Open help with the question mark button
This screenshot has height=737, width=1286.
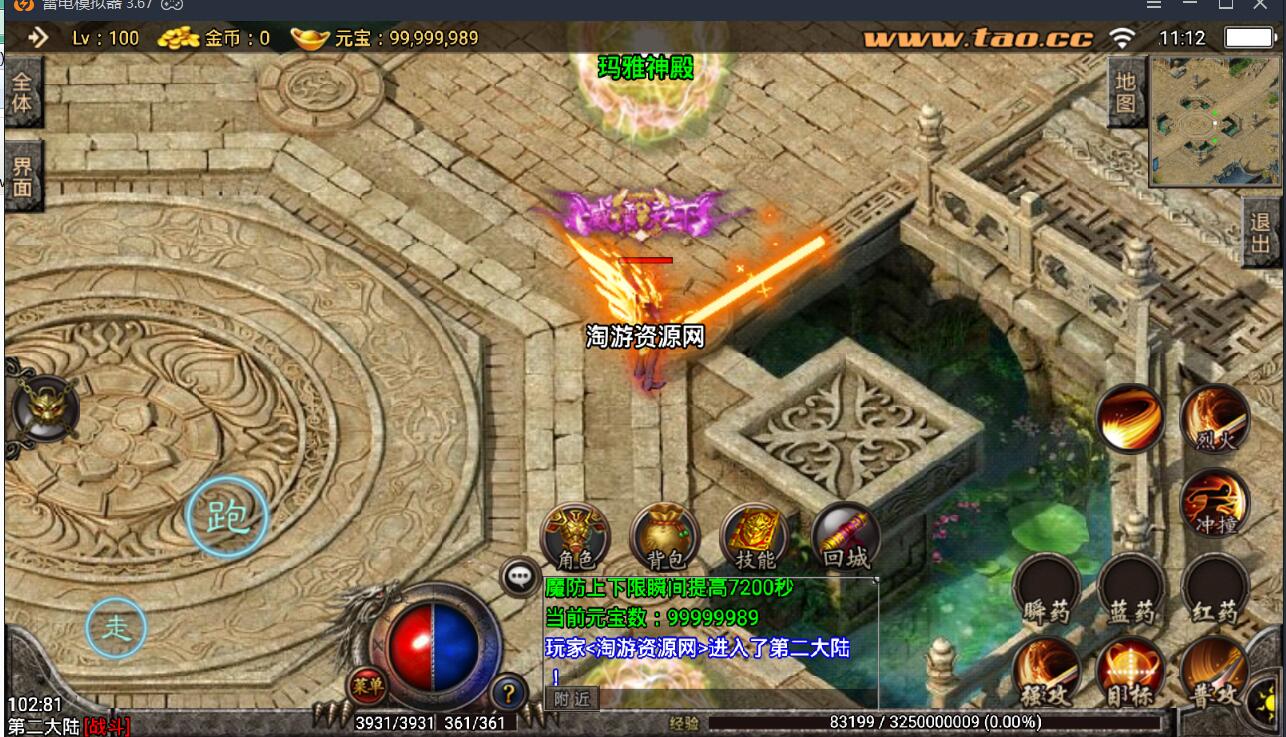tap(509, 692)
